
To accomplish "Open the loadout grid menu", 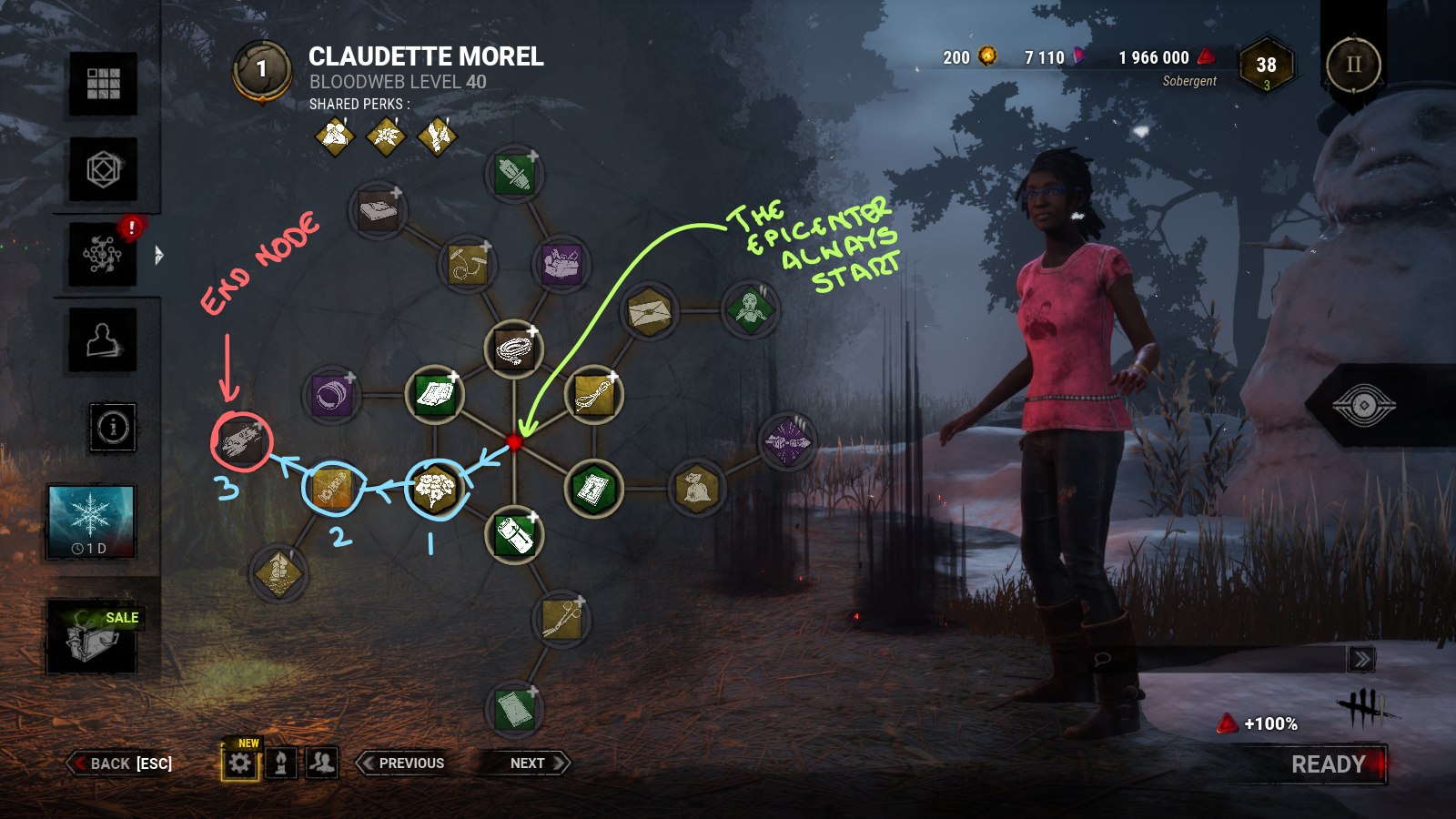I will pos(103,84).
